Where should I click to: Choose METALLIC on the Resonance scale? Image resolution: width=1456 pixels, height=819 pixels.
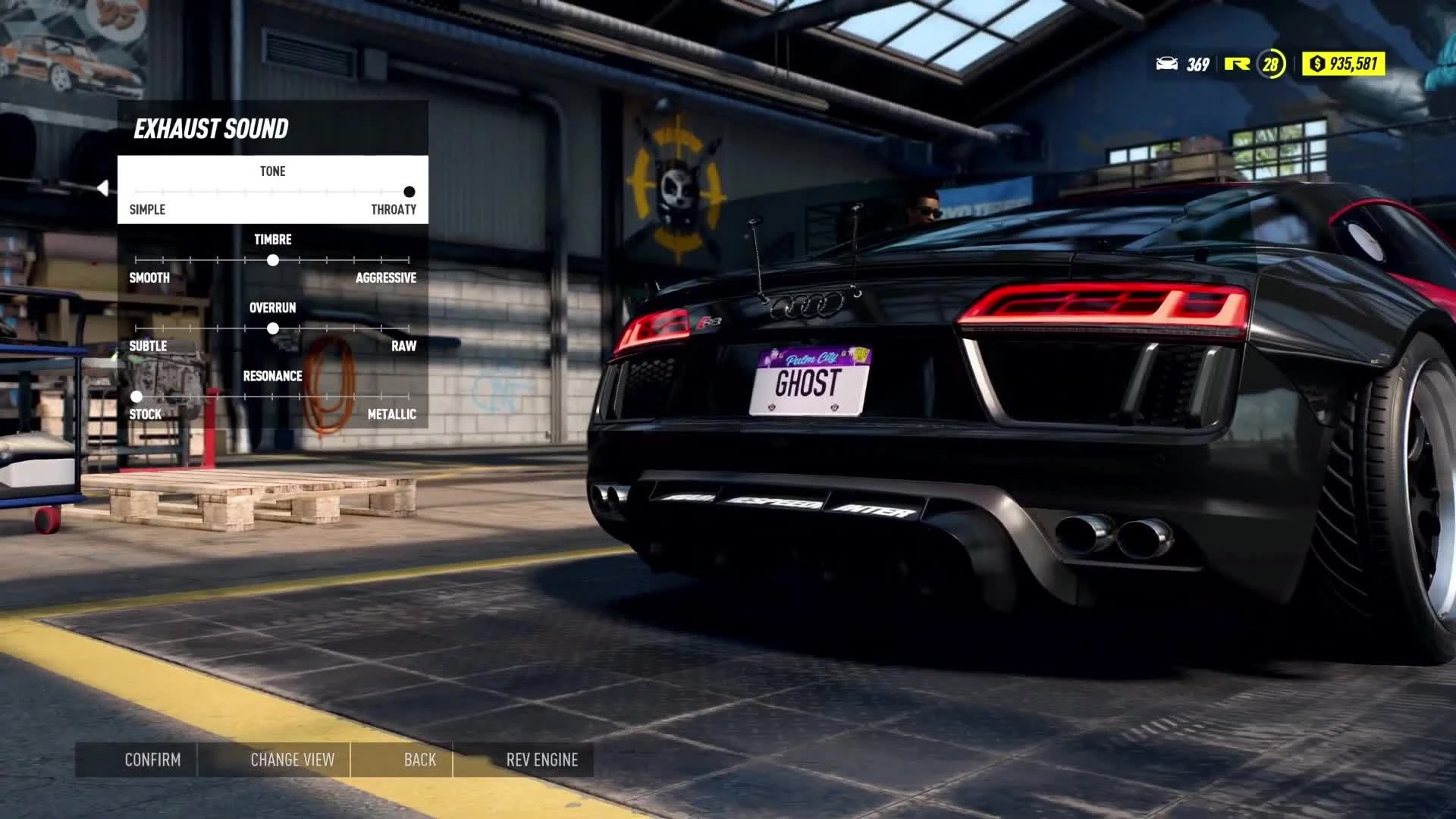coord(391,414)
